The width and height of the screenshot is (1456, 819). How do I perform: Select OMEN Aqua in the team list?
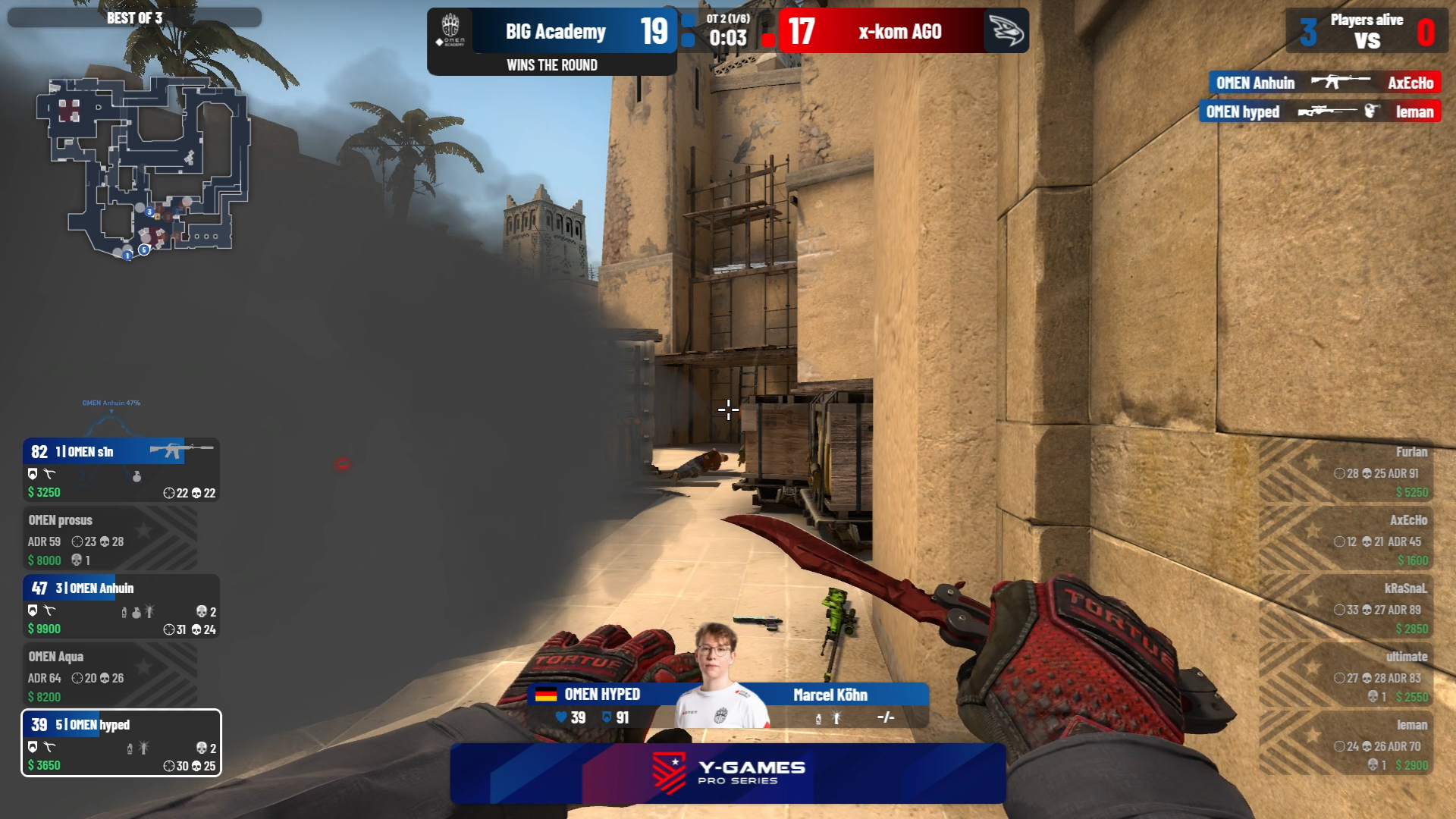(111, 676)
